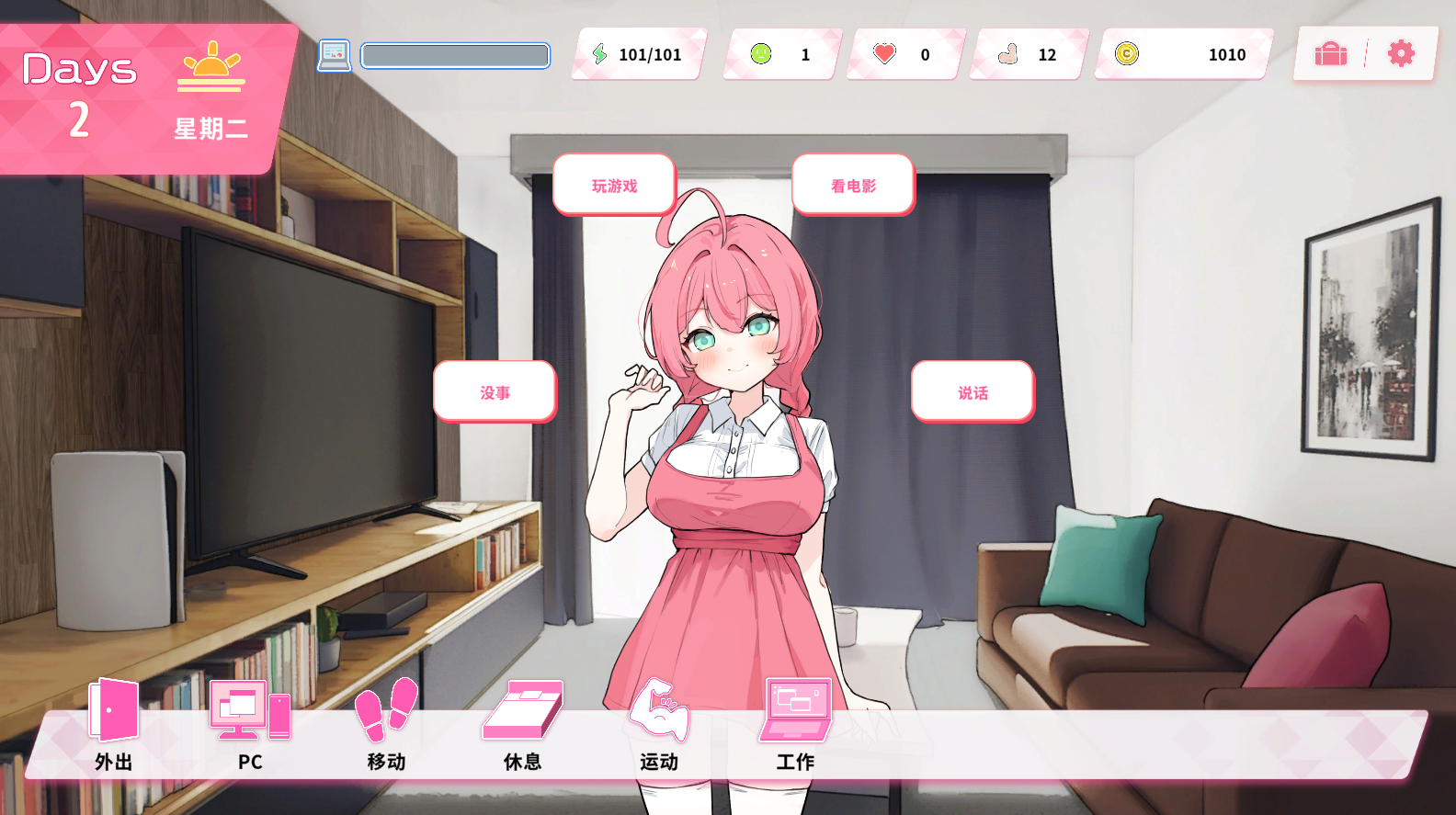Choose the 说话 (talk) option
Screen dimensions: 1456x815
click(x=973, y=392)
